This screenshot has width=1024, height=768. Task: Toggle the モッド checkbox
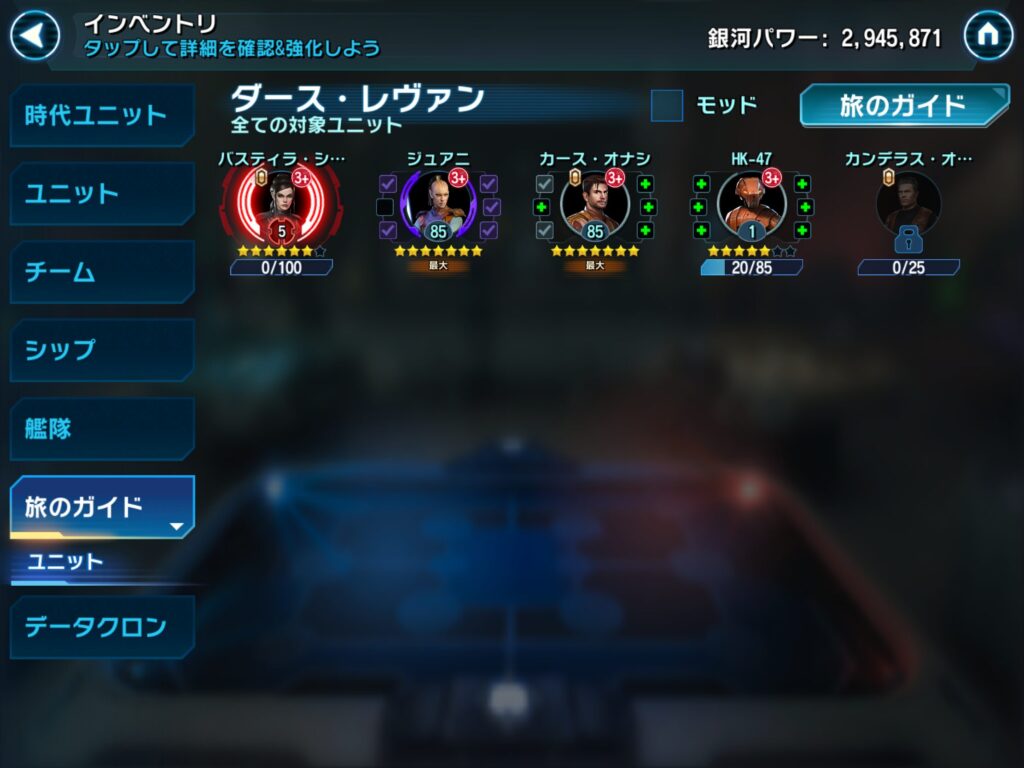click(667, 105)
